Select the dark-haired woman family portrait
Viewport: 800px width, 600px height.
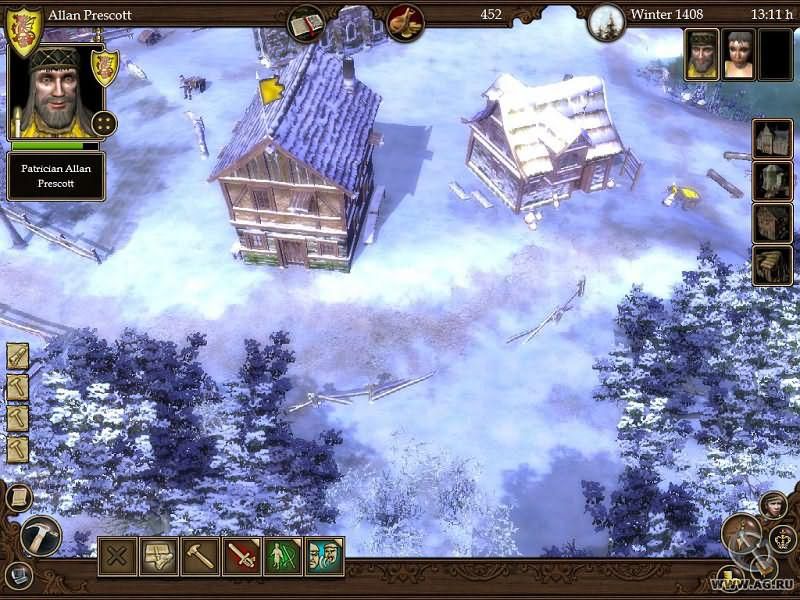(x=739, y=54)
